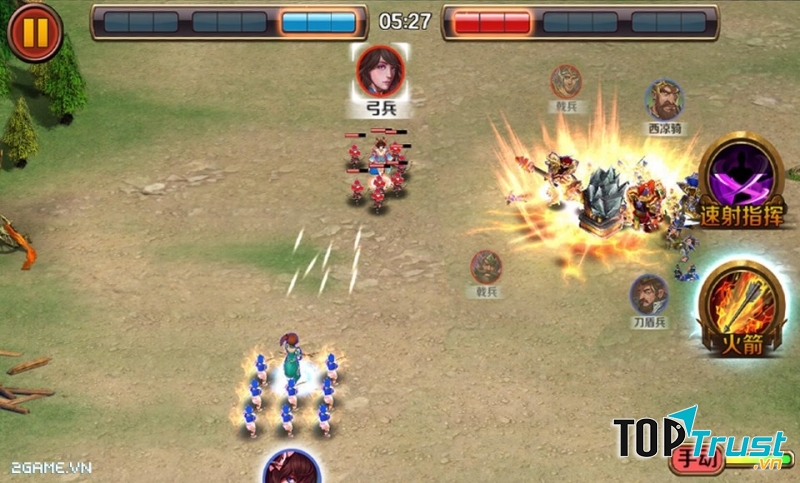Use the 火箭 fire arrow skill
Screen dimensions: 800x483
coord(742,307)
